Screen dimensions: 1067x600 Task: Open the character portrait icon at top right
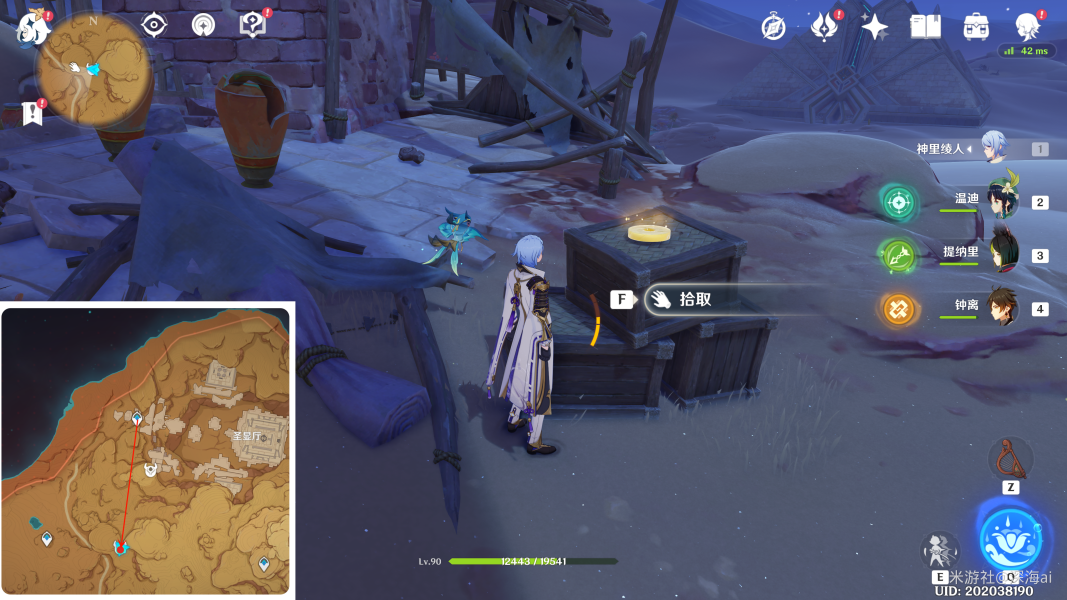click(1027, 27)
